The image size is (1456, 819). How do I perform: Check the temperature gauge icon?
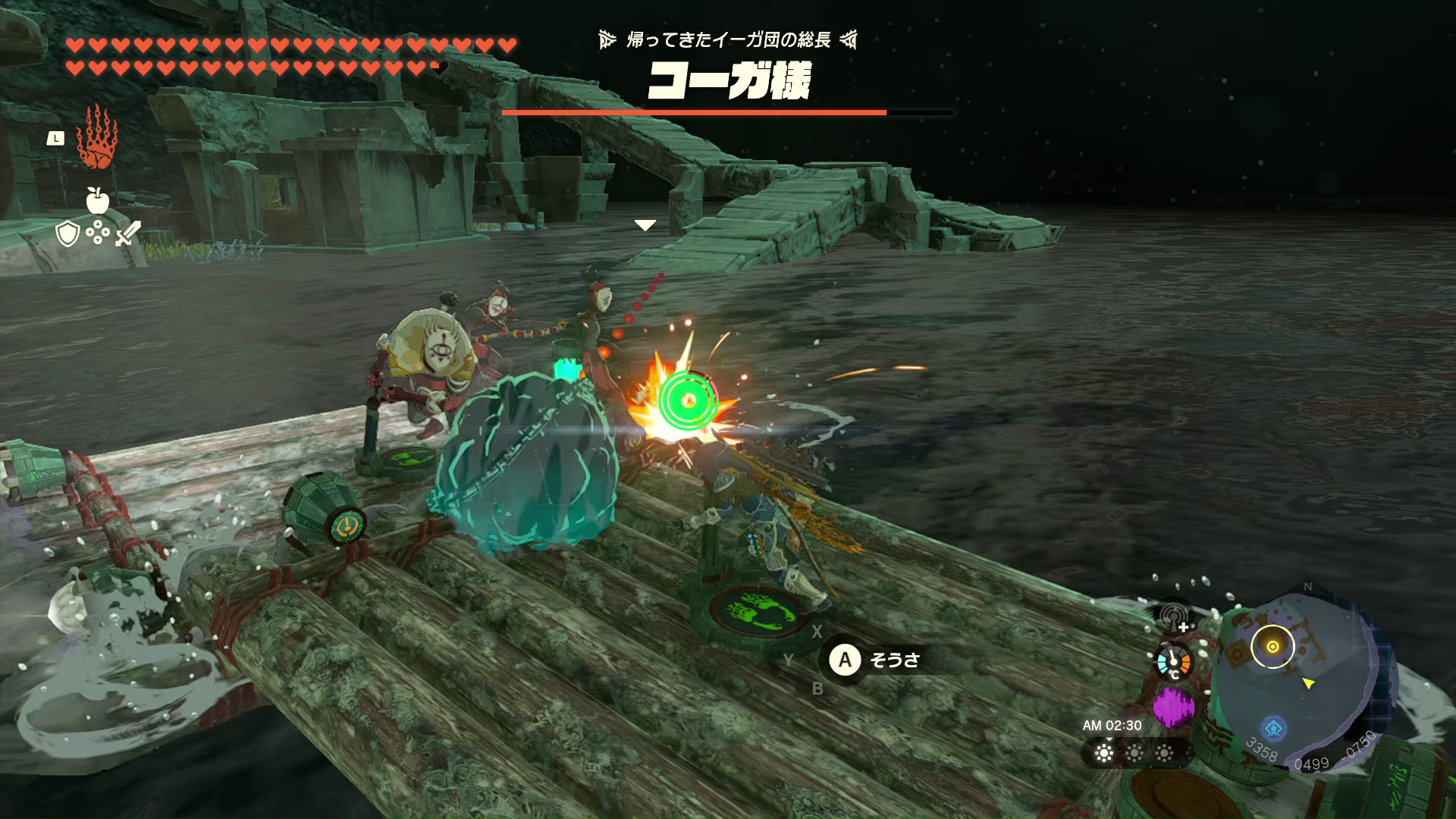pyautogui.click(x=1174, y=662)
